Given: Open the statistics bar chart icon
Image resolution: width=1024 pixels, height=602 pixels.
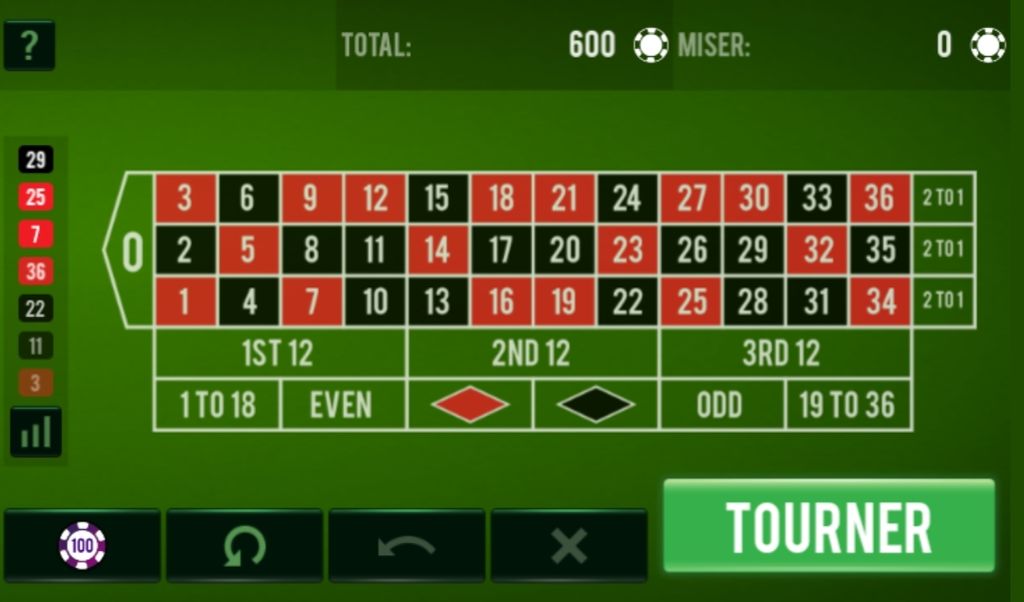Looking at the screenshot, I should click(36, 432).
